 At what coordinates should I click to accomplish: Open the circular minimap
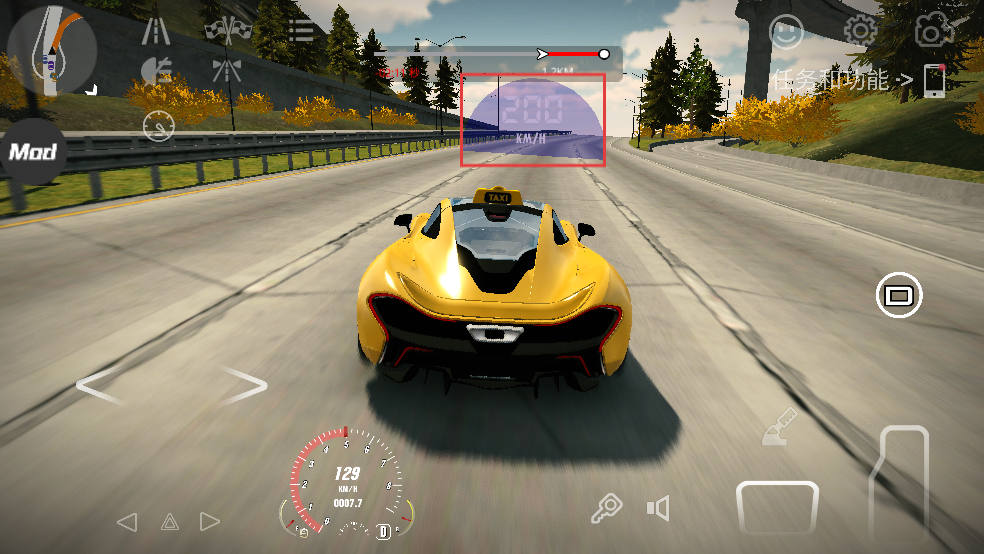[52, 49]
